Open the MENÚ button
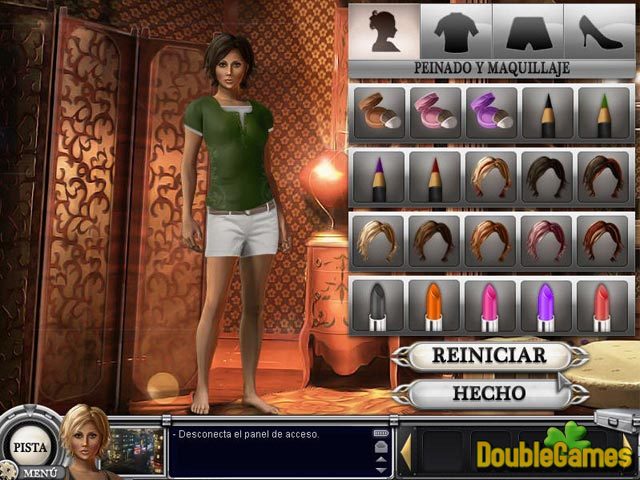The width and height of the screenshot is (640, 480). 40,472
